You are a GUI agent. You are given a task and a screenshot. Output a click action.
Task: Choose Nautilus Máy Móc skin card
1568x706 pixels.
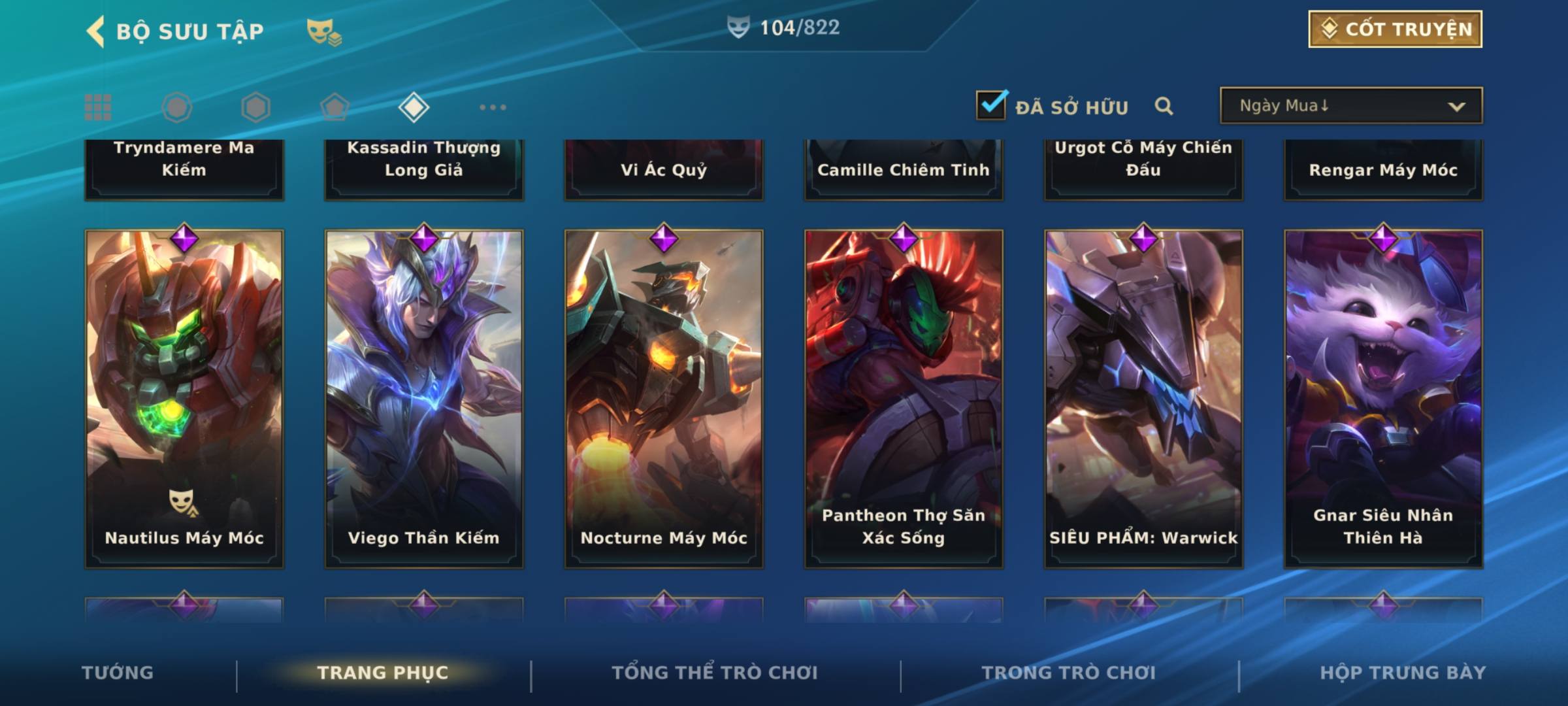click(x=184, y=399)
